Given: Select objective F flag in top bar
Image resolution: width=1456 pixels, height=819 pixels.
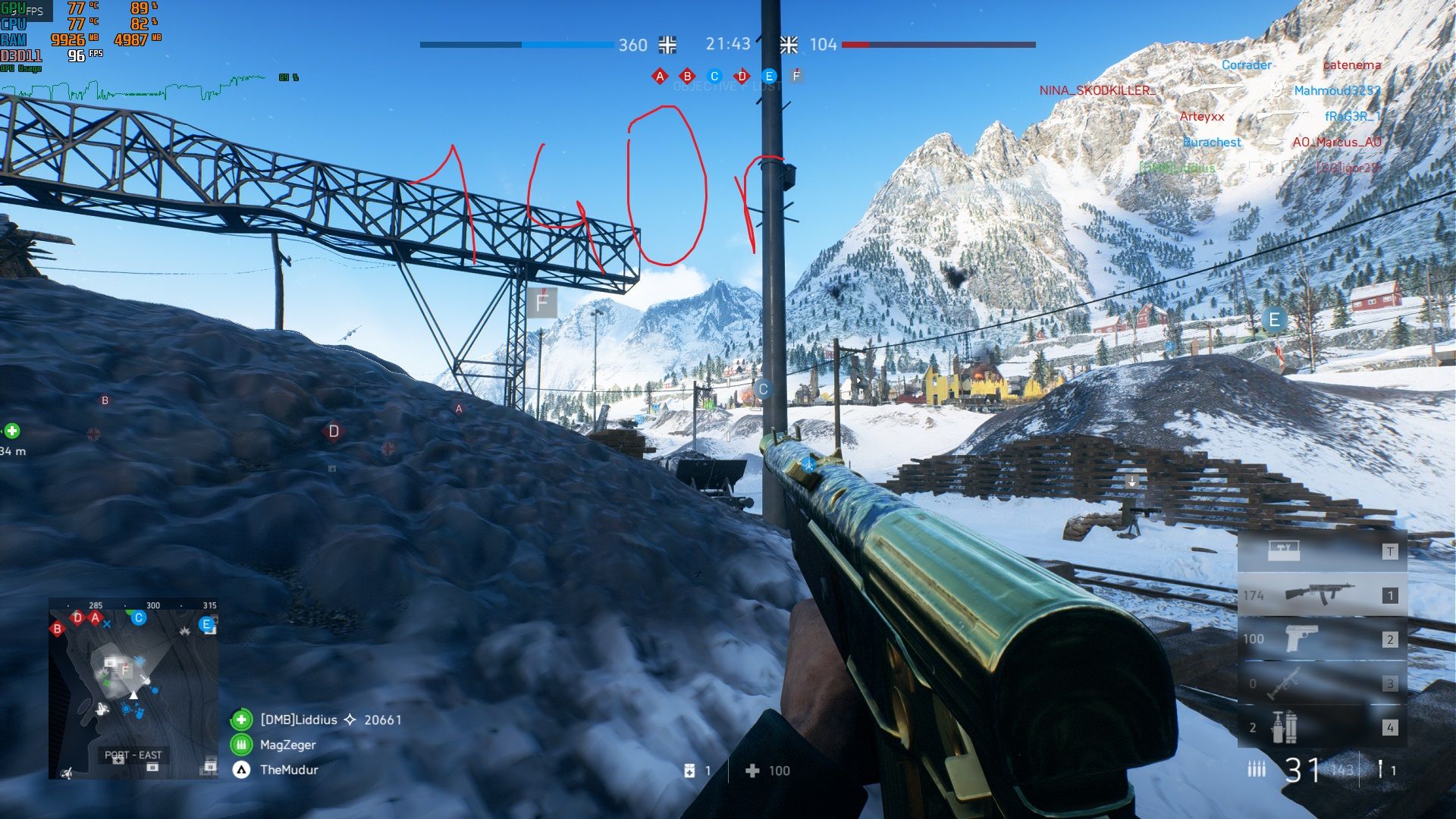Looking at the screenshot, I should pos(796,76).
